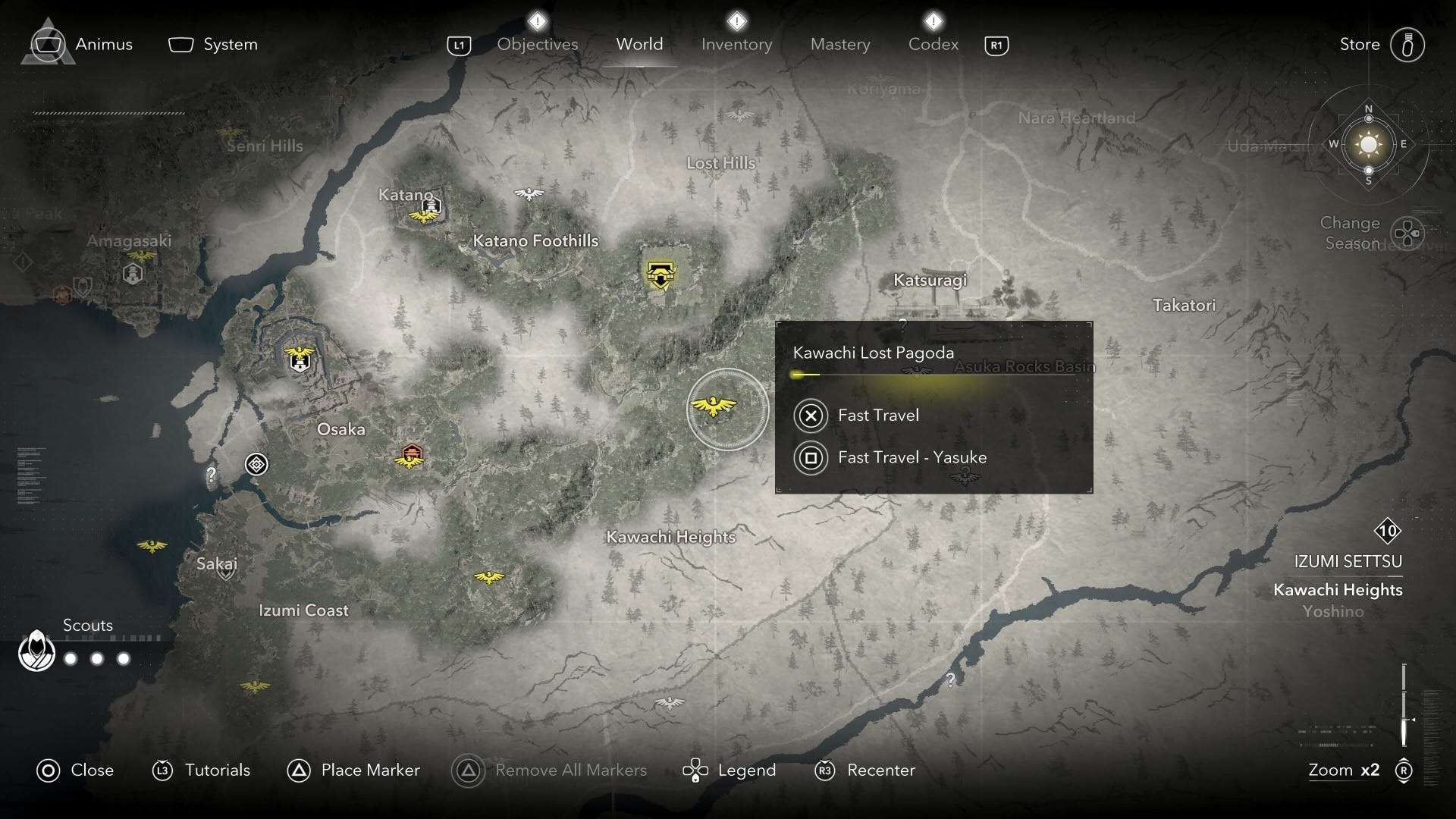Show the Codex tab

[933, 44]
